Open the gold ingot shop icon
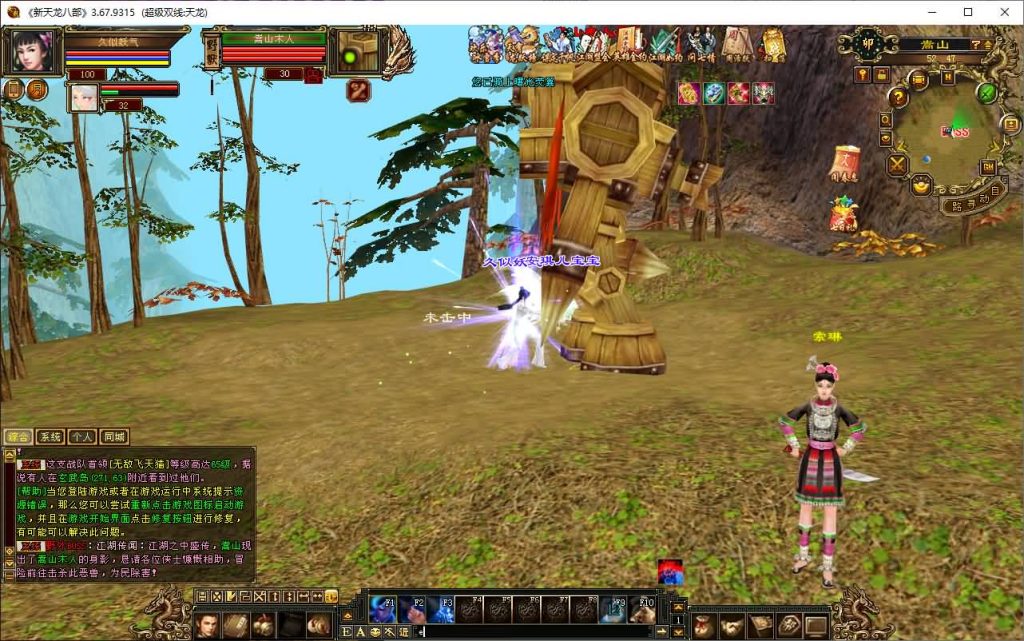Viewport: 1024px width, 641px height. coord(921,185)
